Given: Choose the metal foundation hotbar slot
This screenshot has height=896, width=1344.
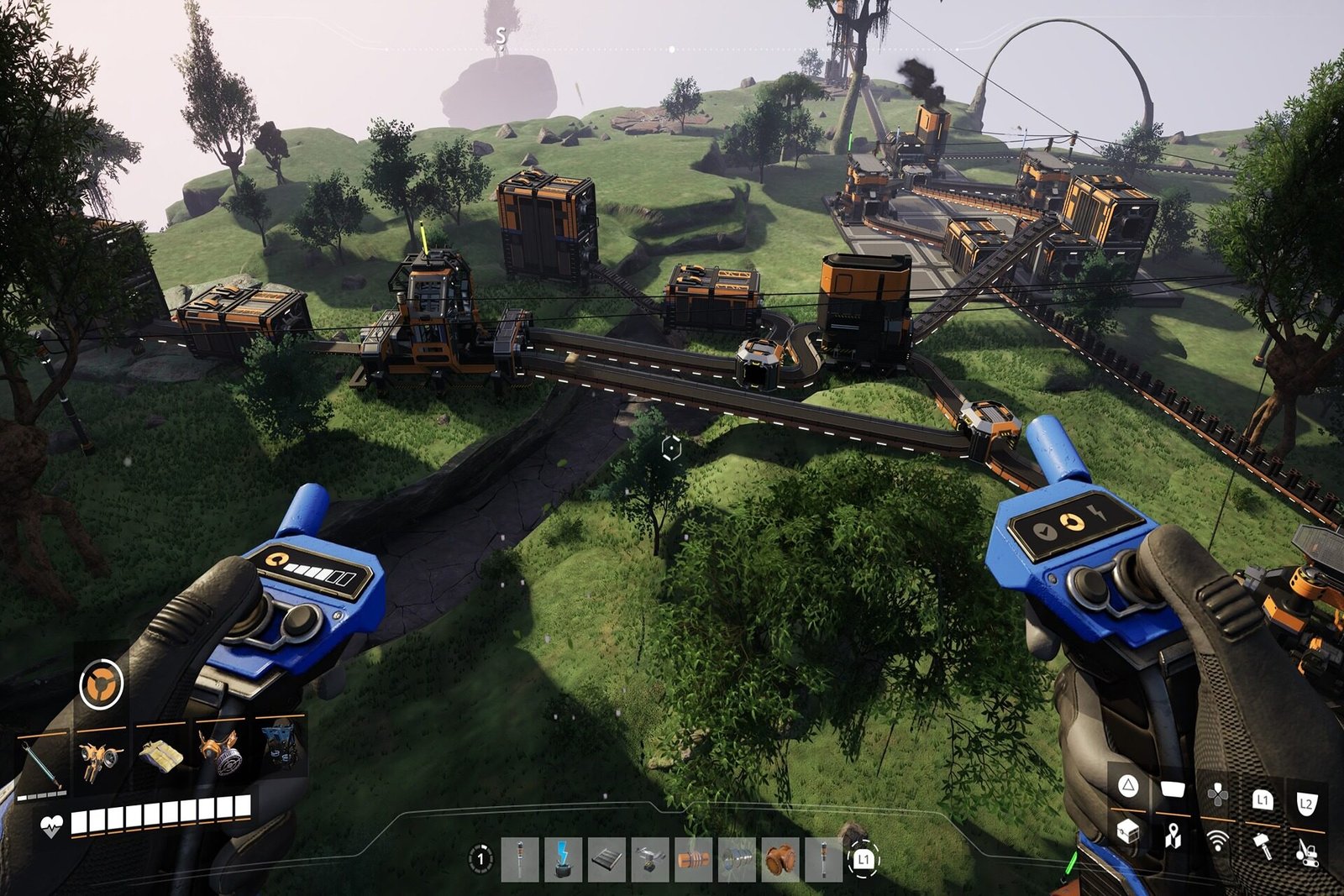Looking at the screenshot, I should pyautogui.click(x=606, y=859).
